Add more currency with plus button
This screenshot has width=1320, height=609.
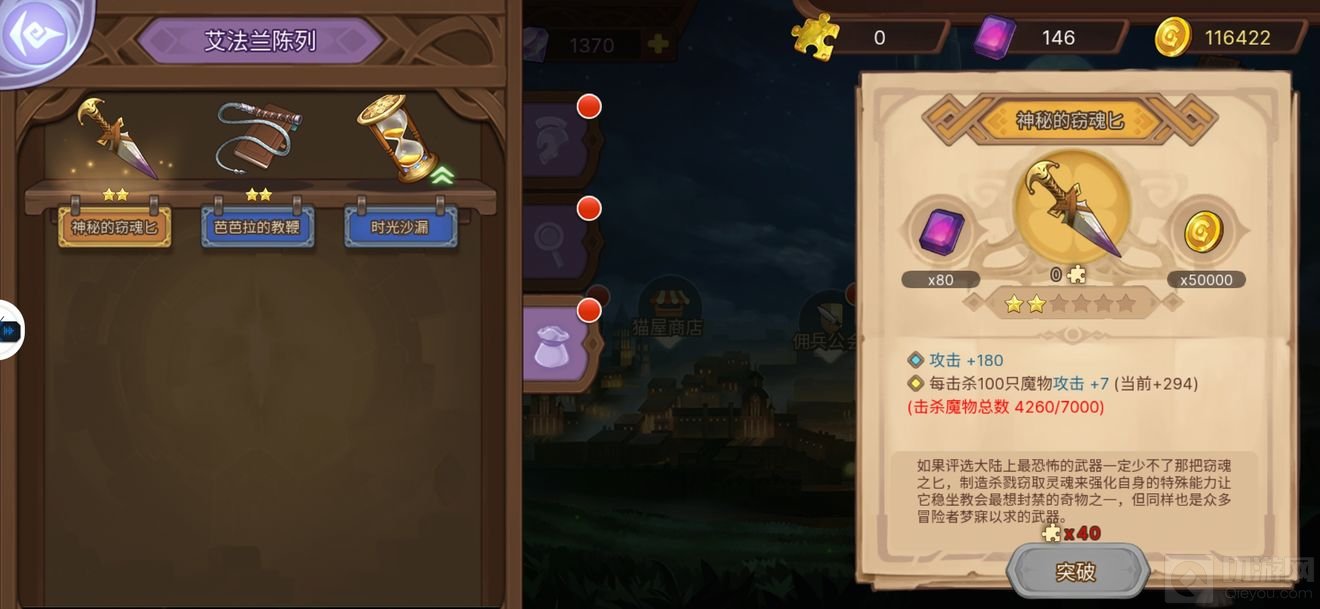(657, 44)
